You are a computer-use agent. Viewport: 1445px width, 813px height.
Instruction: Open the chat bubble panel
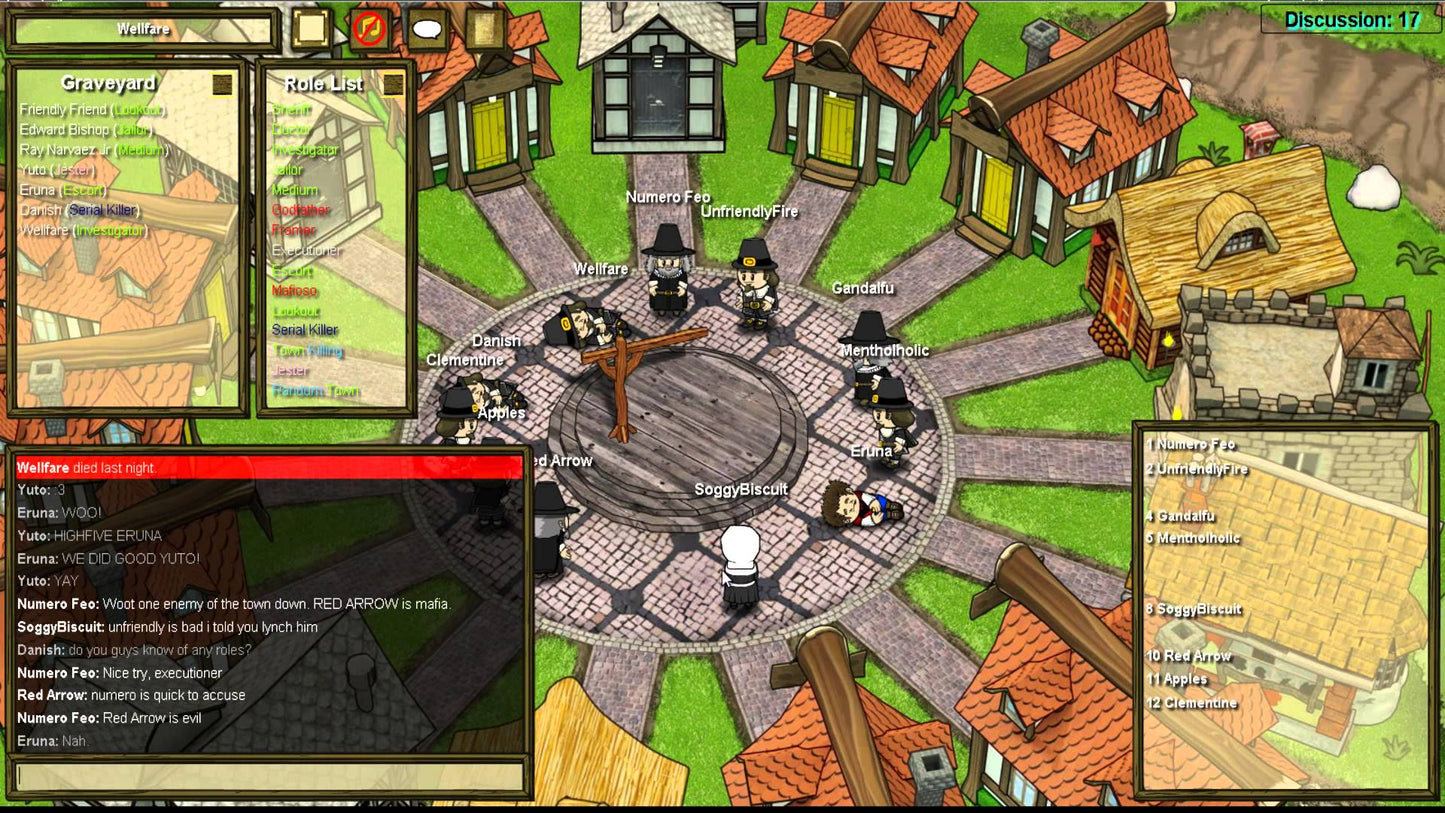click(x=427, y=28)
